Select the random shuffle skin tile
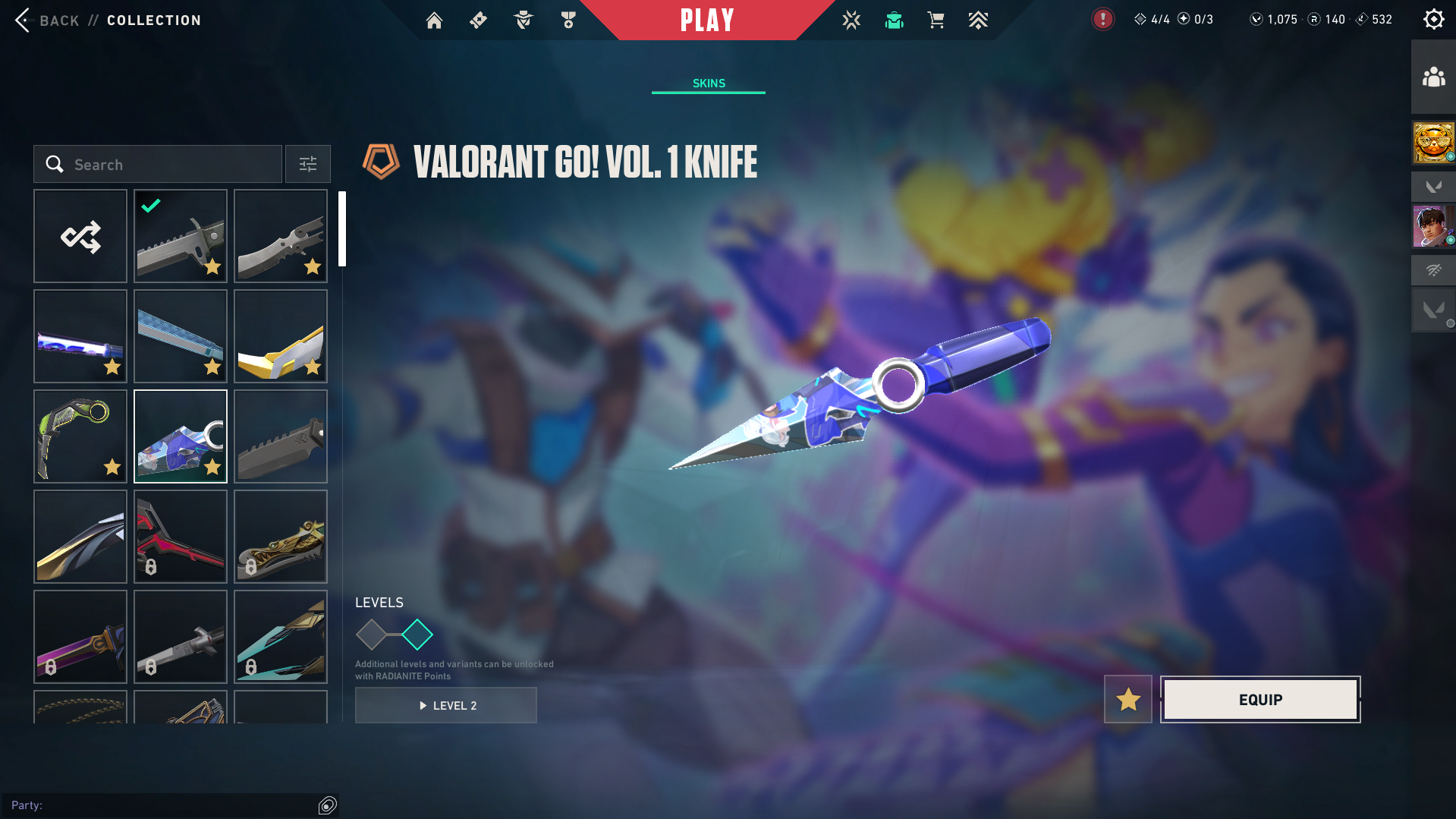Viewport: 1456px width, 819px height. click(80, 236)
